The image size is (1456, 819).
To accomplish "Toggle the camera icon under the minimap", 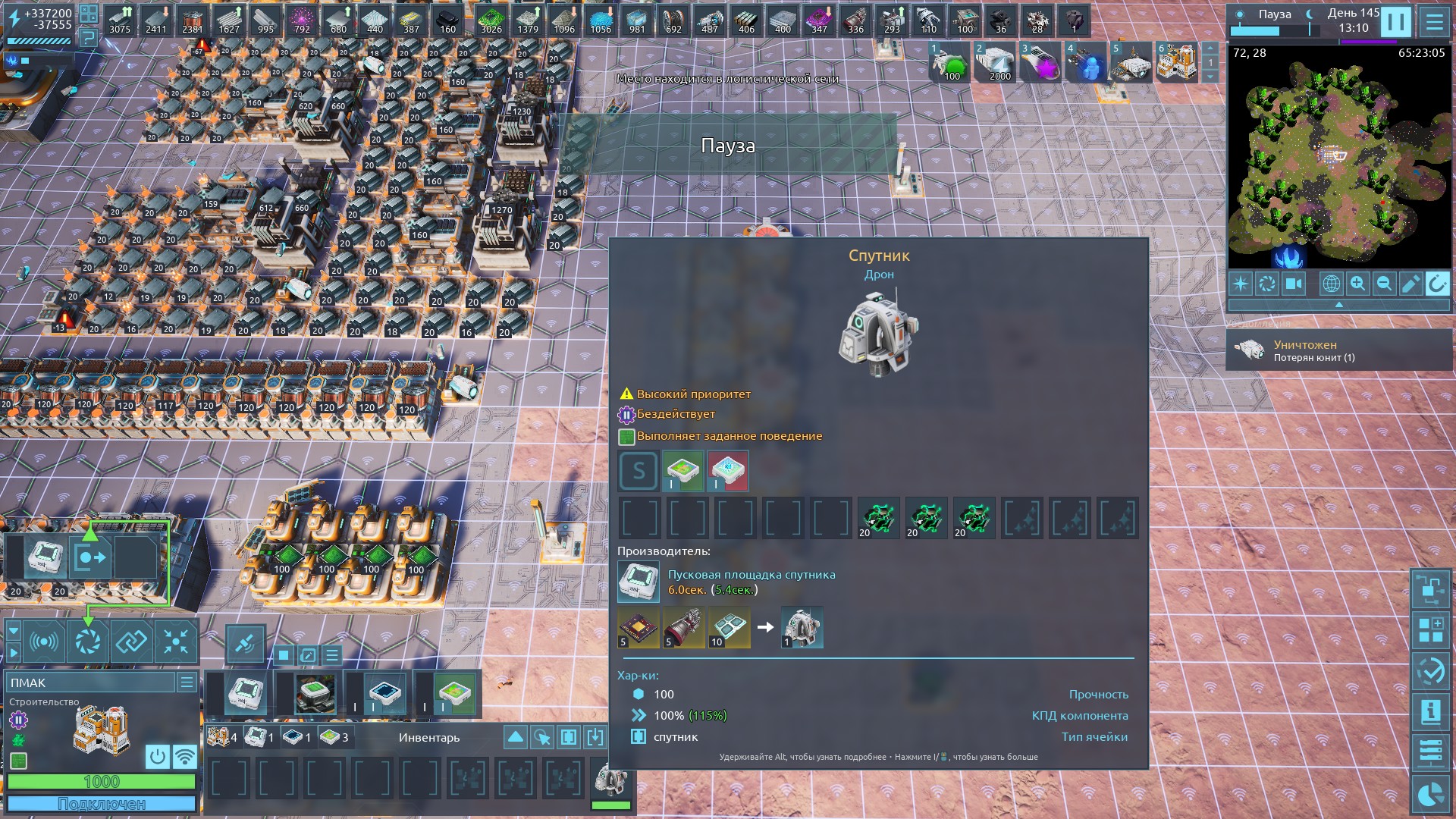I will tap(1293, 284).
